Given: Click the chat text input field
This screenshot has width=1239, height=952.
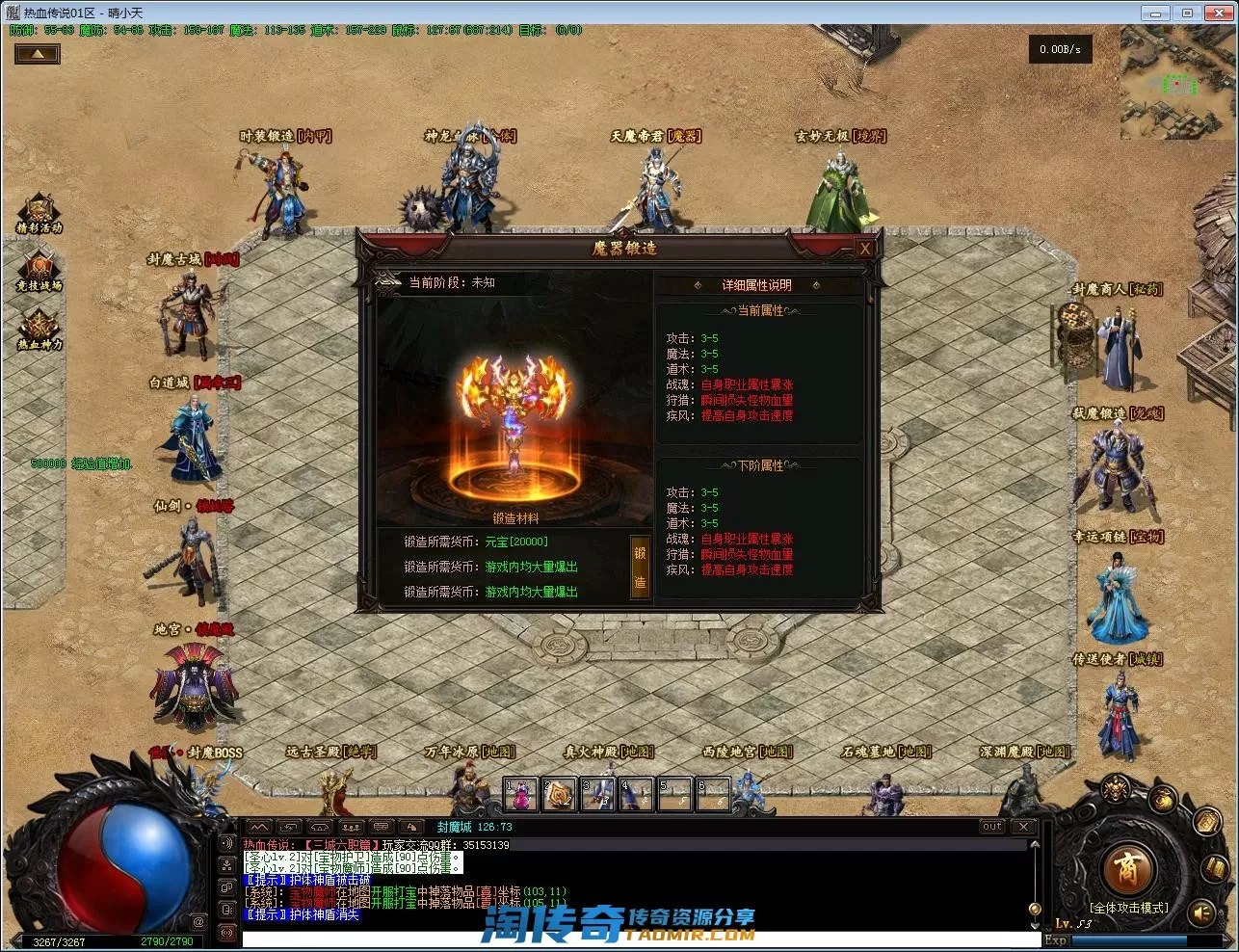Looking at the screenshot, I should [636, 939].
